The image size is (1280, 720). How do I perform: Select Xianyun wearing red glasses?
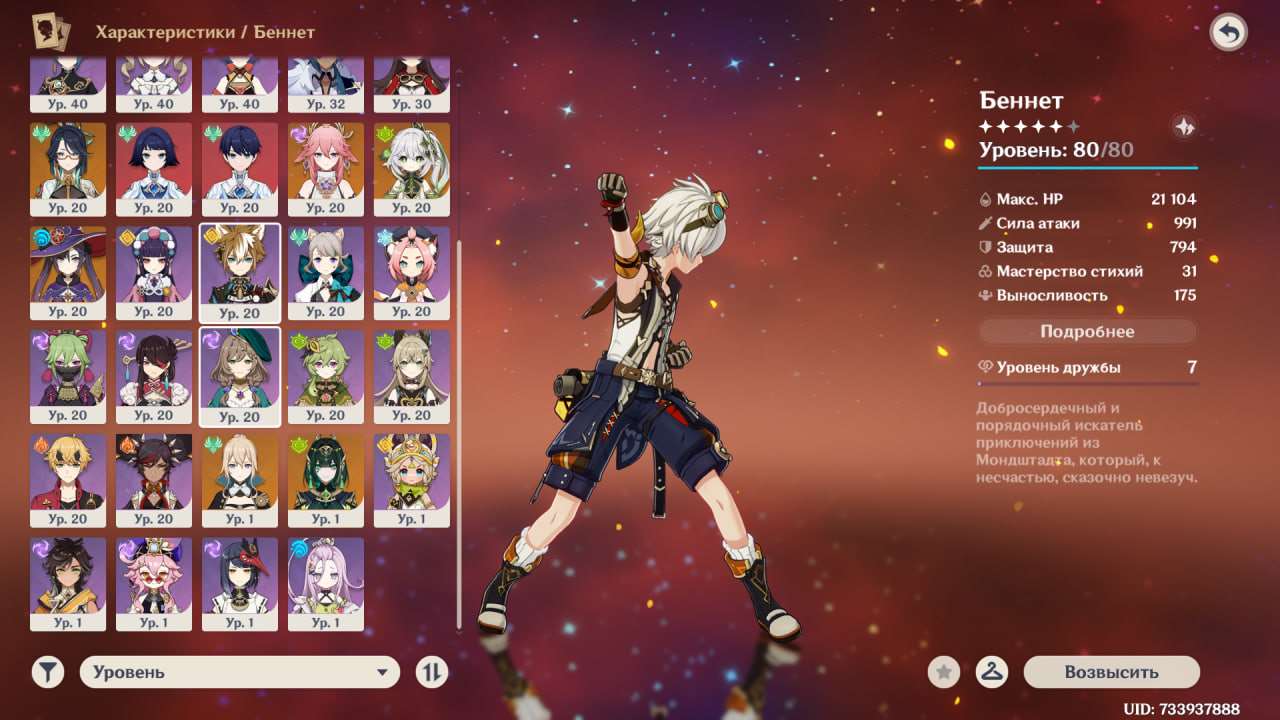click(x=68, y=167)
